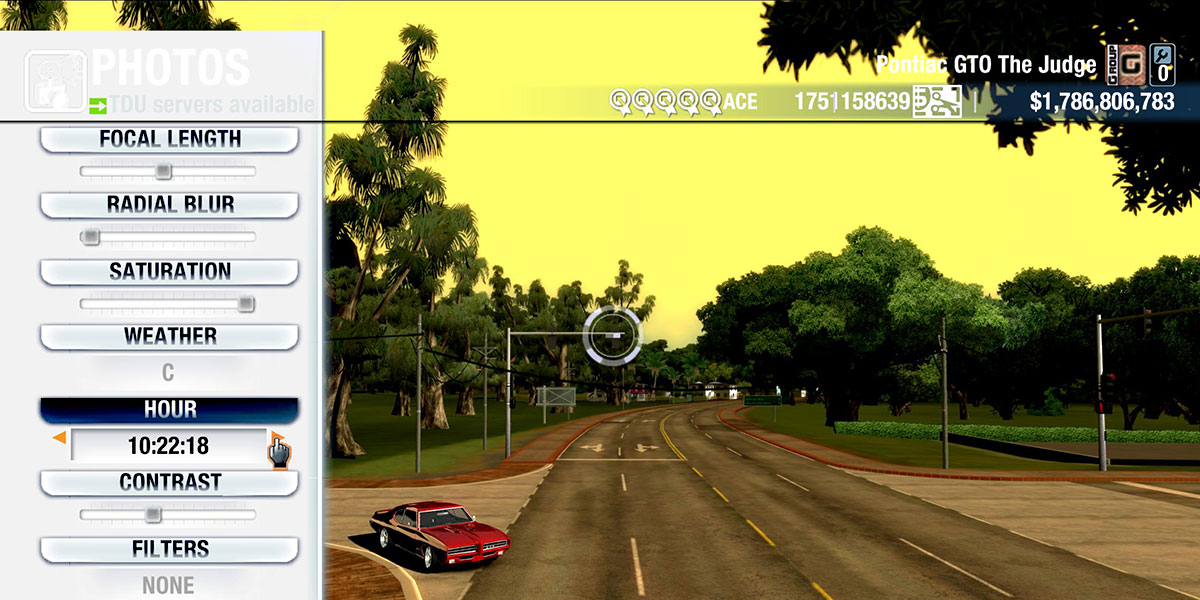Open the Weather setting

169,337
